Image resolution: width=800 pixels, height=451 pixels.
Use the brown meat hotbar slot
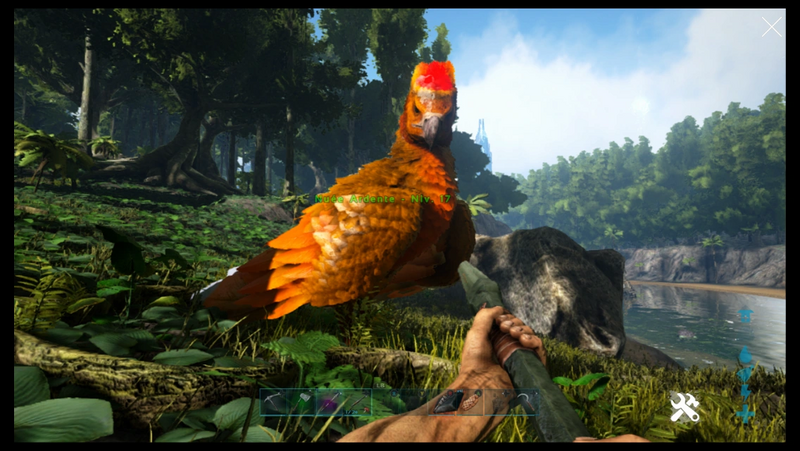coord(475,402)
